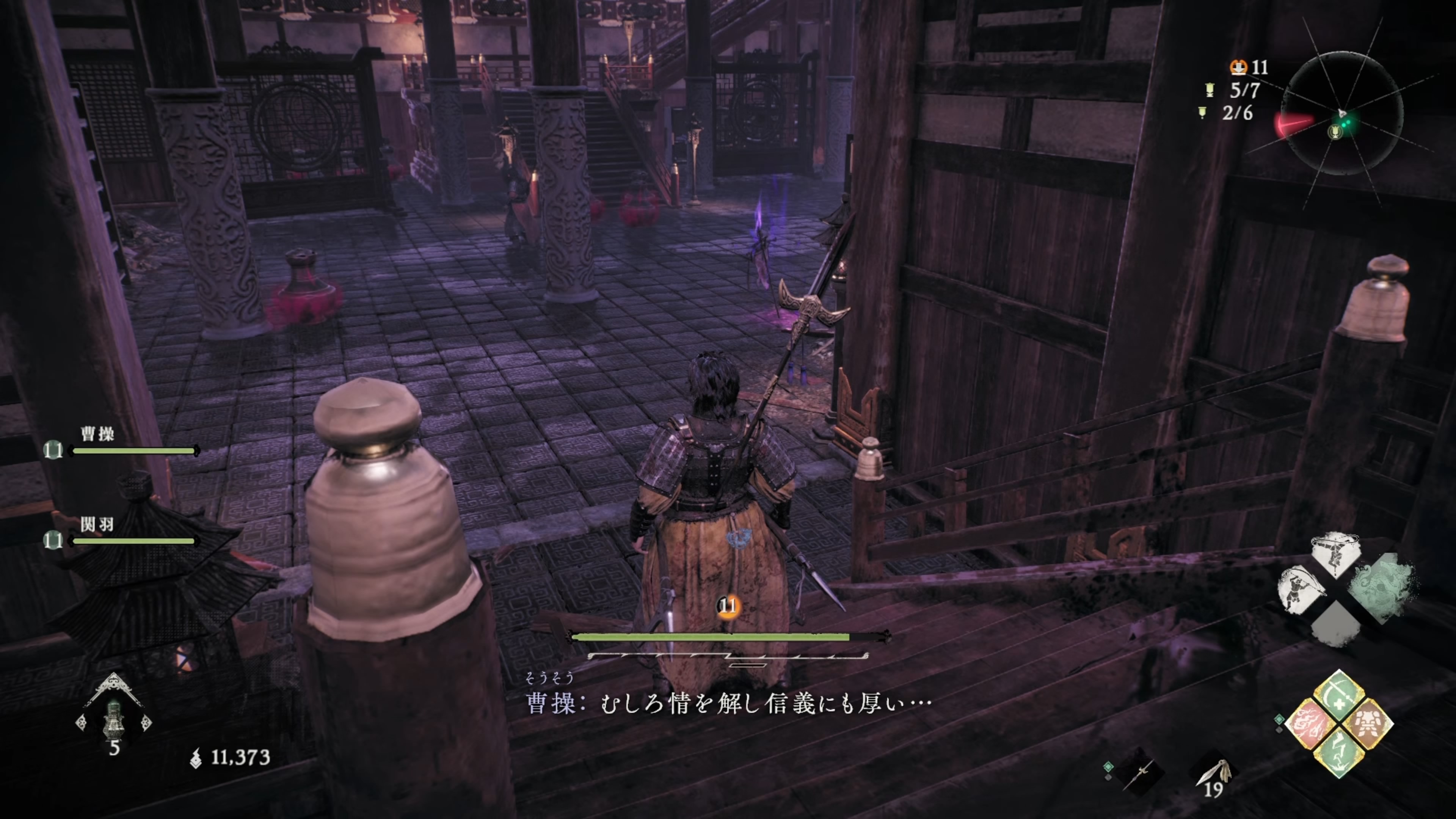Summon the green dragon divine beast
This screenshot has height=819, width=1456.
point(1381,588)
